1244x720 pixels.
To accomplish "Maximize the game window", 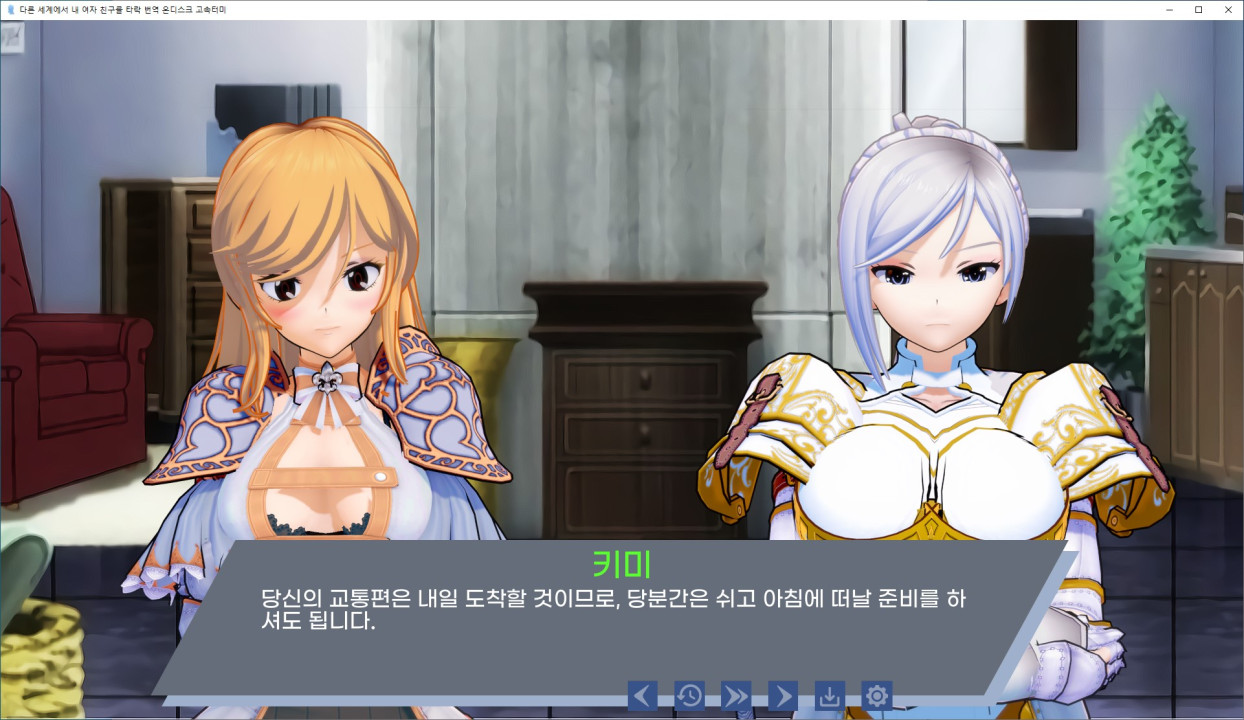I will coord(1198,9).
